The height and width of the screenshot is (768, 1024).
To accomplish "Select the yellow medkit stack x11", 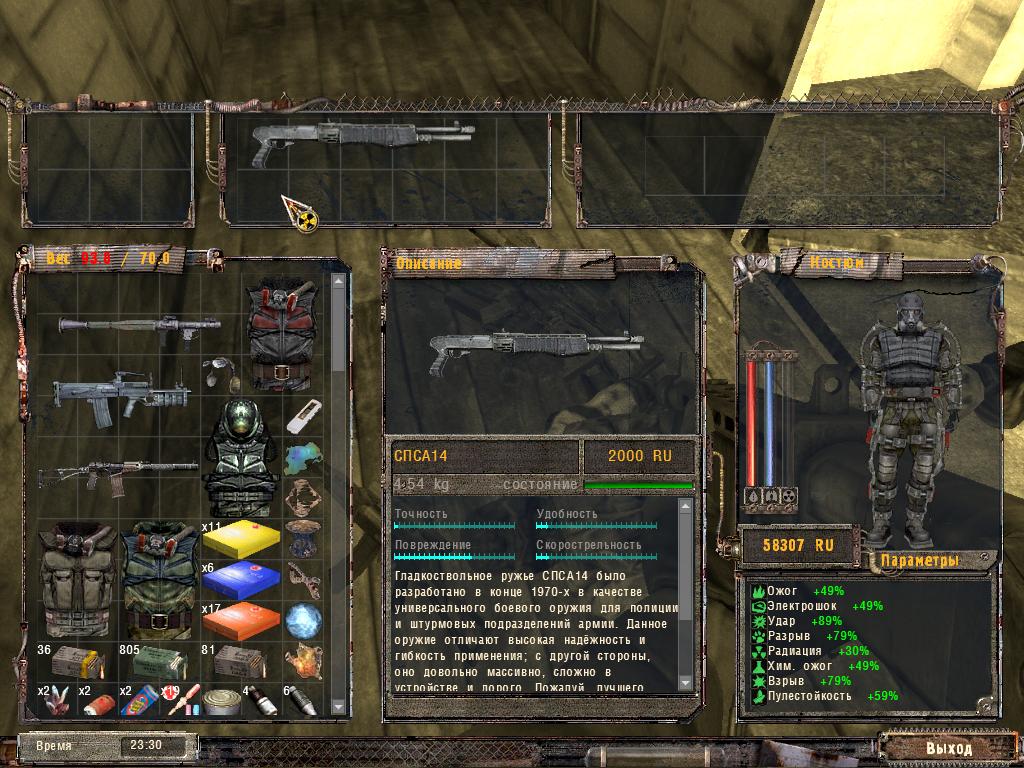I will pos(240,540).
